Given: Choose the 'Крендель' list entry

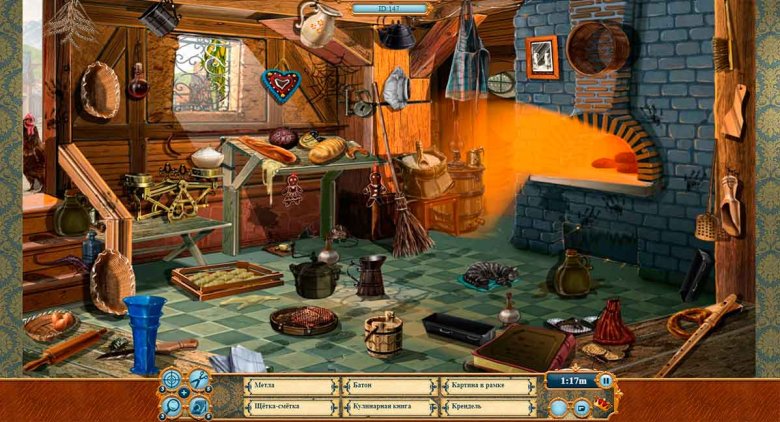Looking at the screenshot, I should (x=487, y=407).
